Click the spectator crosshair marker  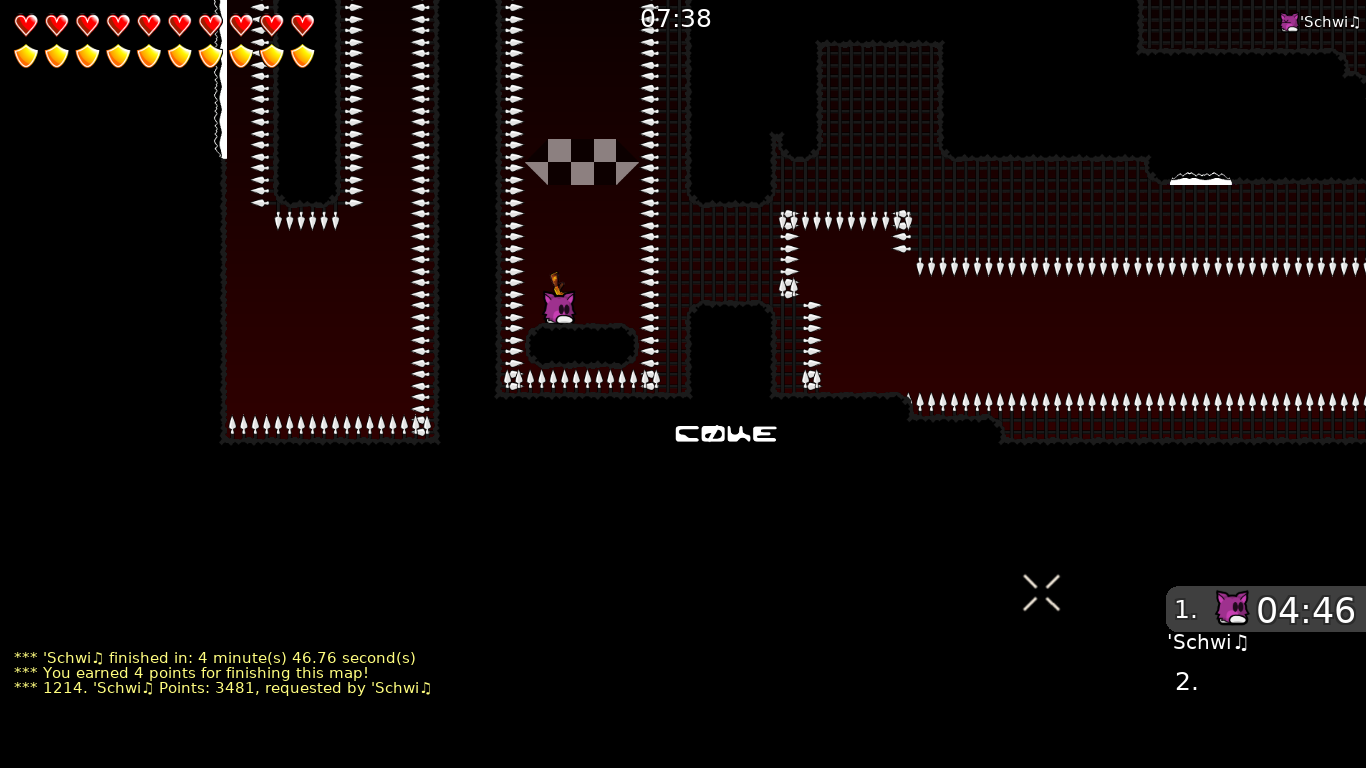click(x=1041, y=592)
